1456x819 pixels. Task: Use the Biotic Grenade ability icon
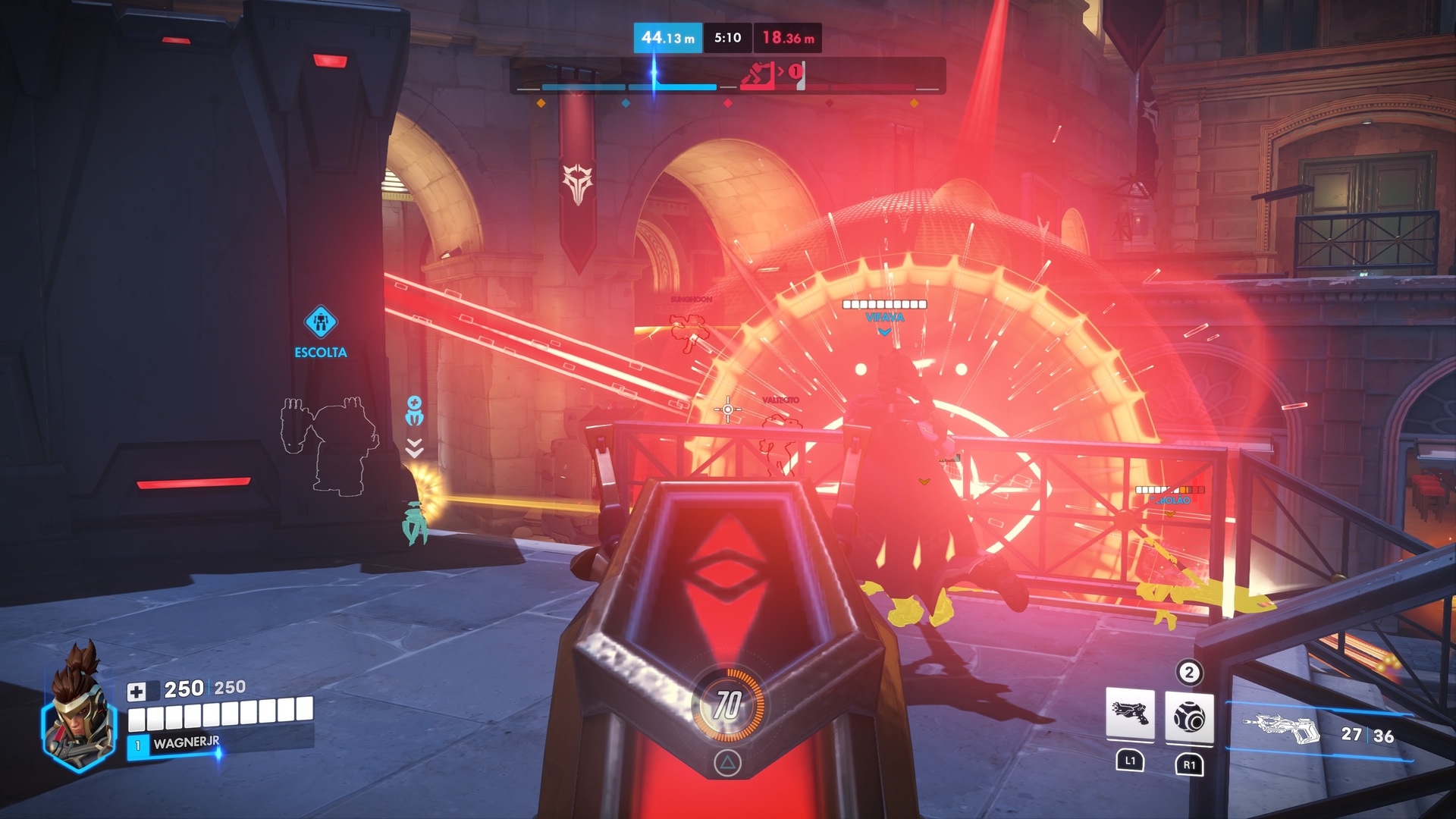click(1188, 717)
